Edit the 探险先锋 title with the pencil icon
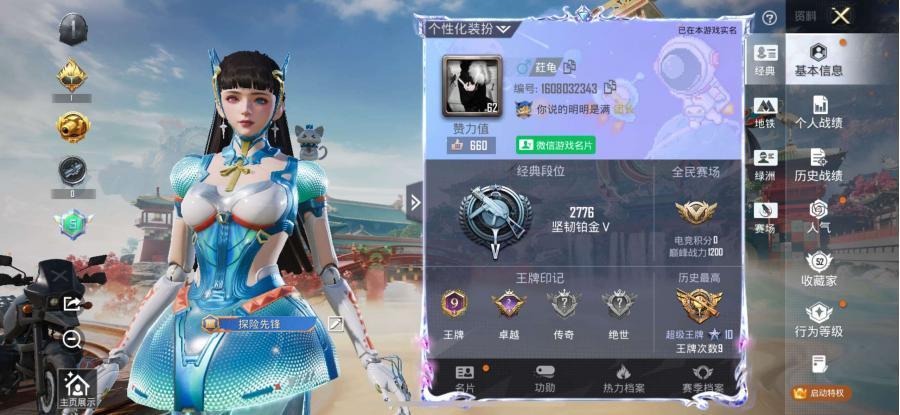Image resolution: width=900 pixels, height=415 pixels. (336, 323)
